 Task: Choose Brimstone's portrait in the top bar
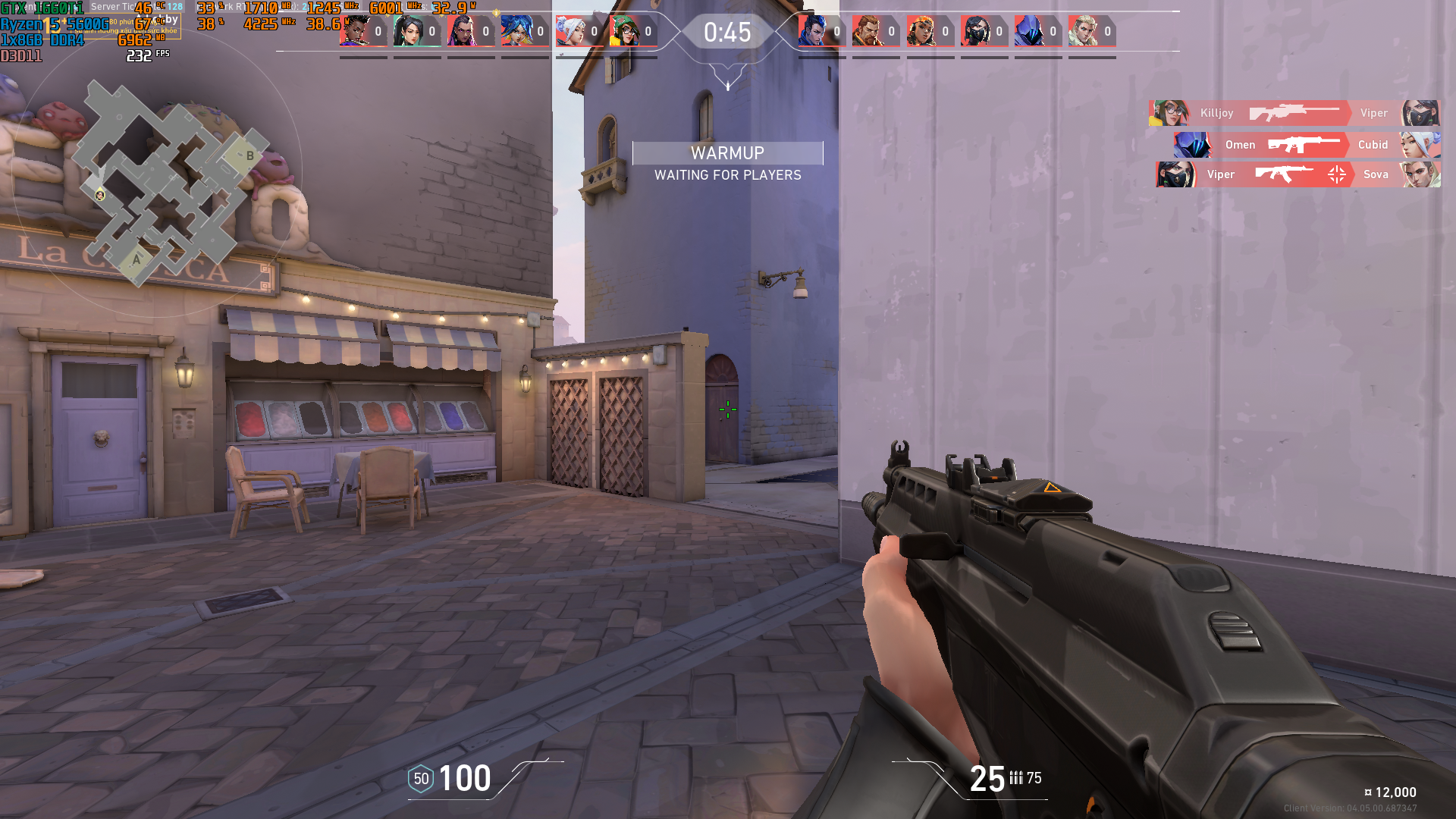point(868,31)
